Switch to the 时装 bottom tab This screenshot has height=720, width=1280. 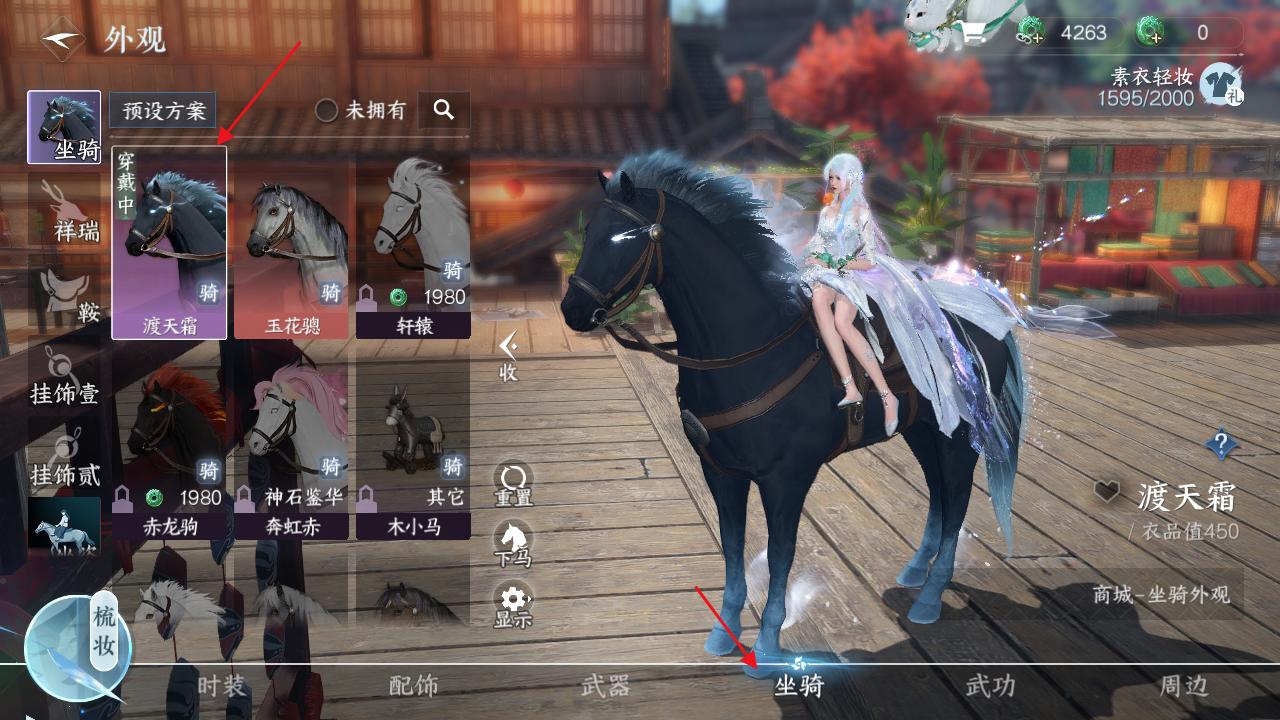click(x=221, y=686)
